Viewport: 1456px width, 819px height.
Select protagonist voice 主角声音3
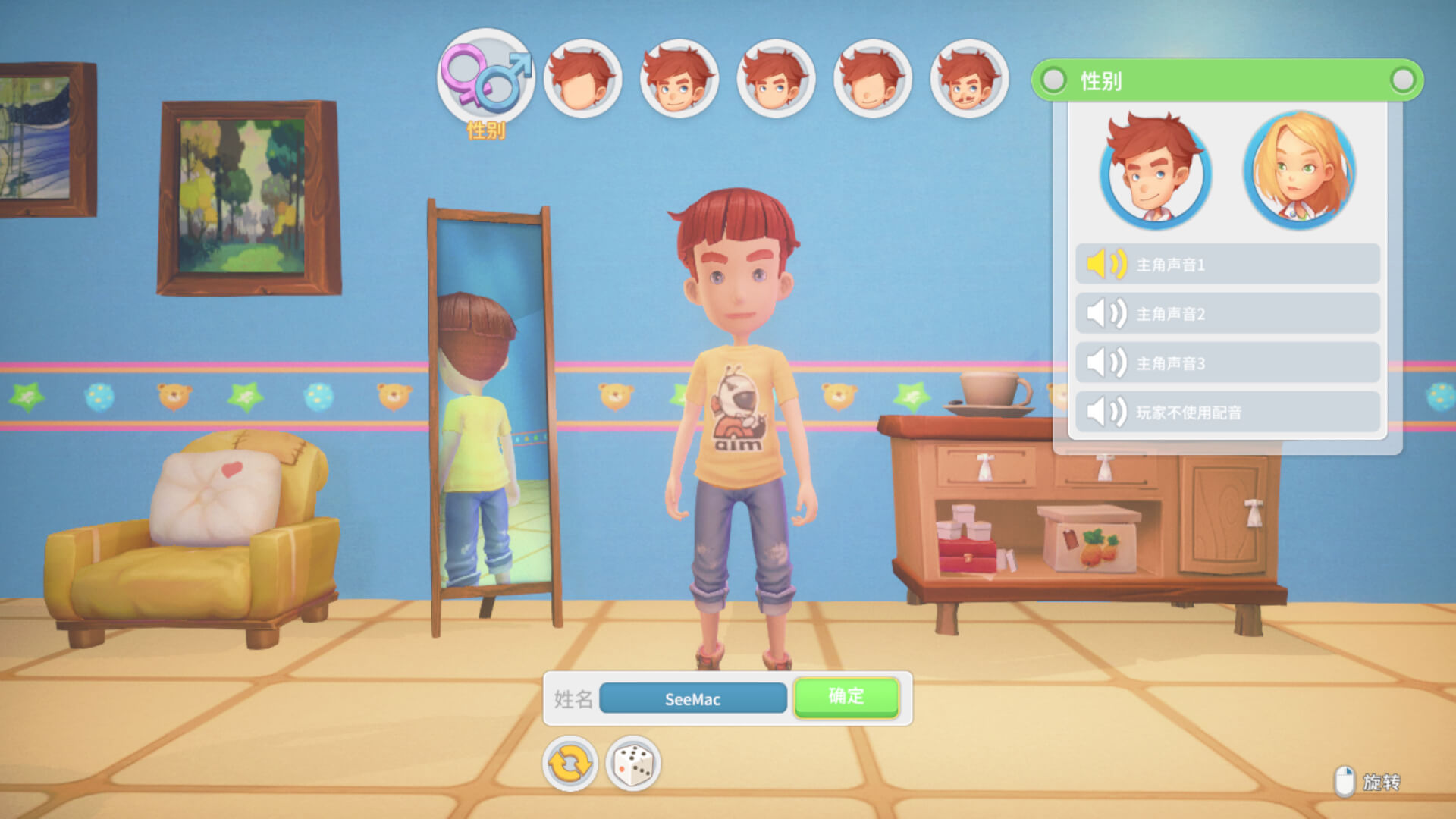click(x=1227, y=362)
